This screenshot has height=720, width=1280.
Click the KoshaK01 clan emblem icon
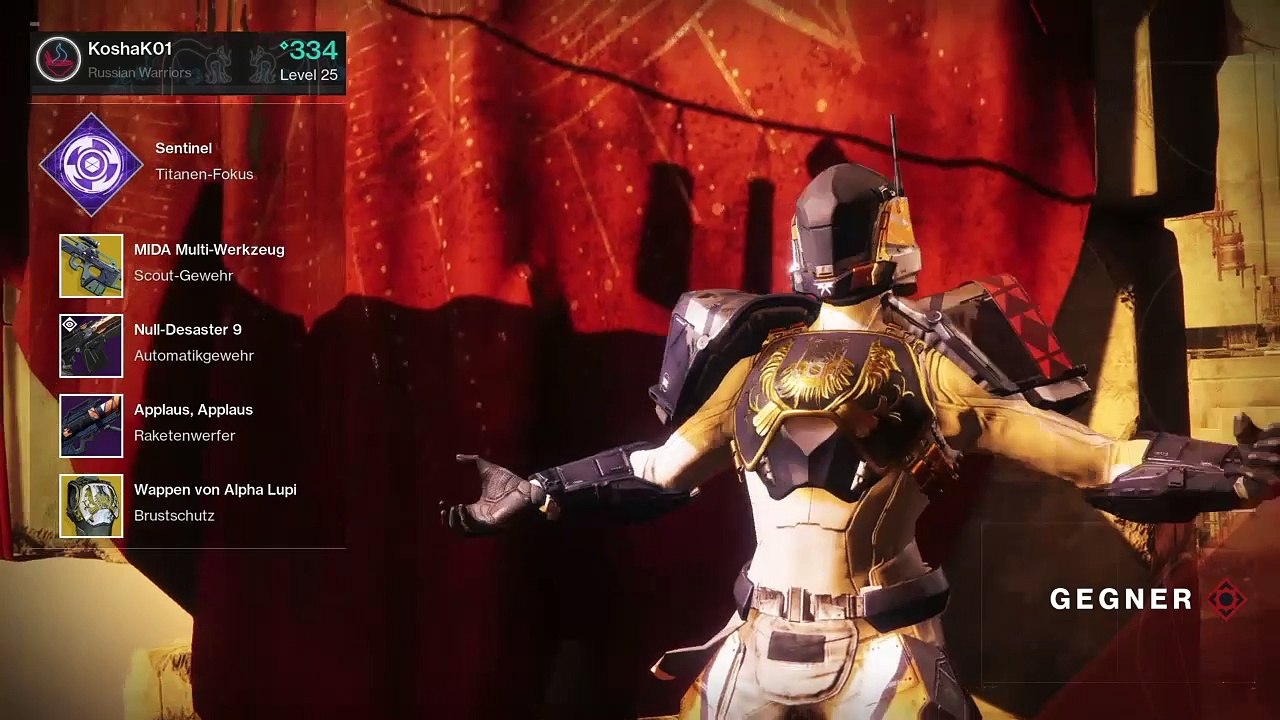(58, 60)
